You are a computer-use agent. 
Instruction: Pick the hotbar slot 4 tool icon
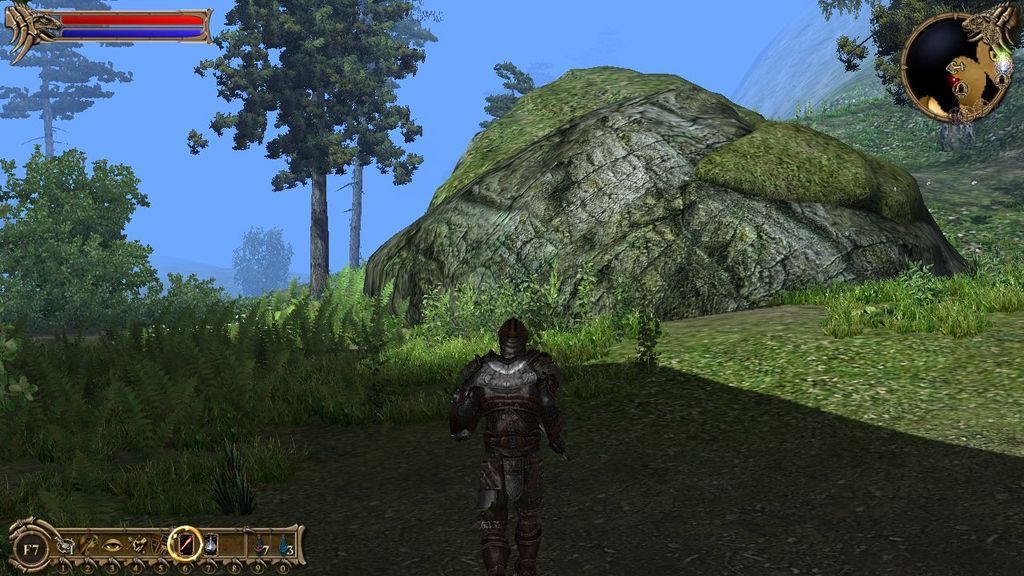pos(137,545)
